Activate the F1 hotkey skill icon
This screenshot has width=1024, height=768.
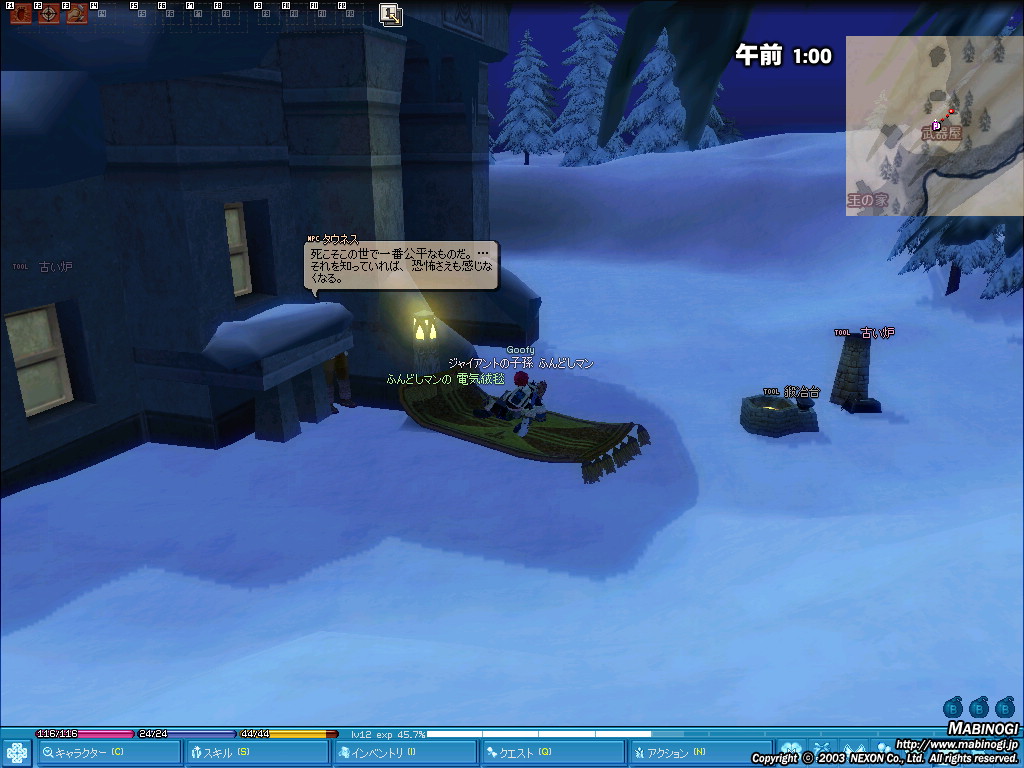[x=20, y=14]
